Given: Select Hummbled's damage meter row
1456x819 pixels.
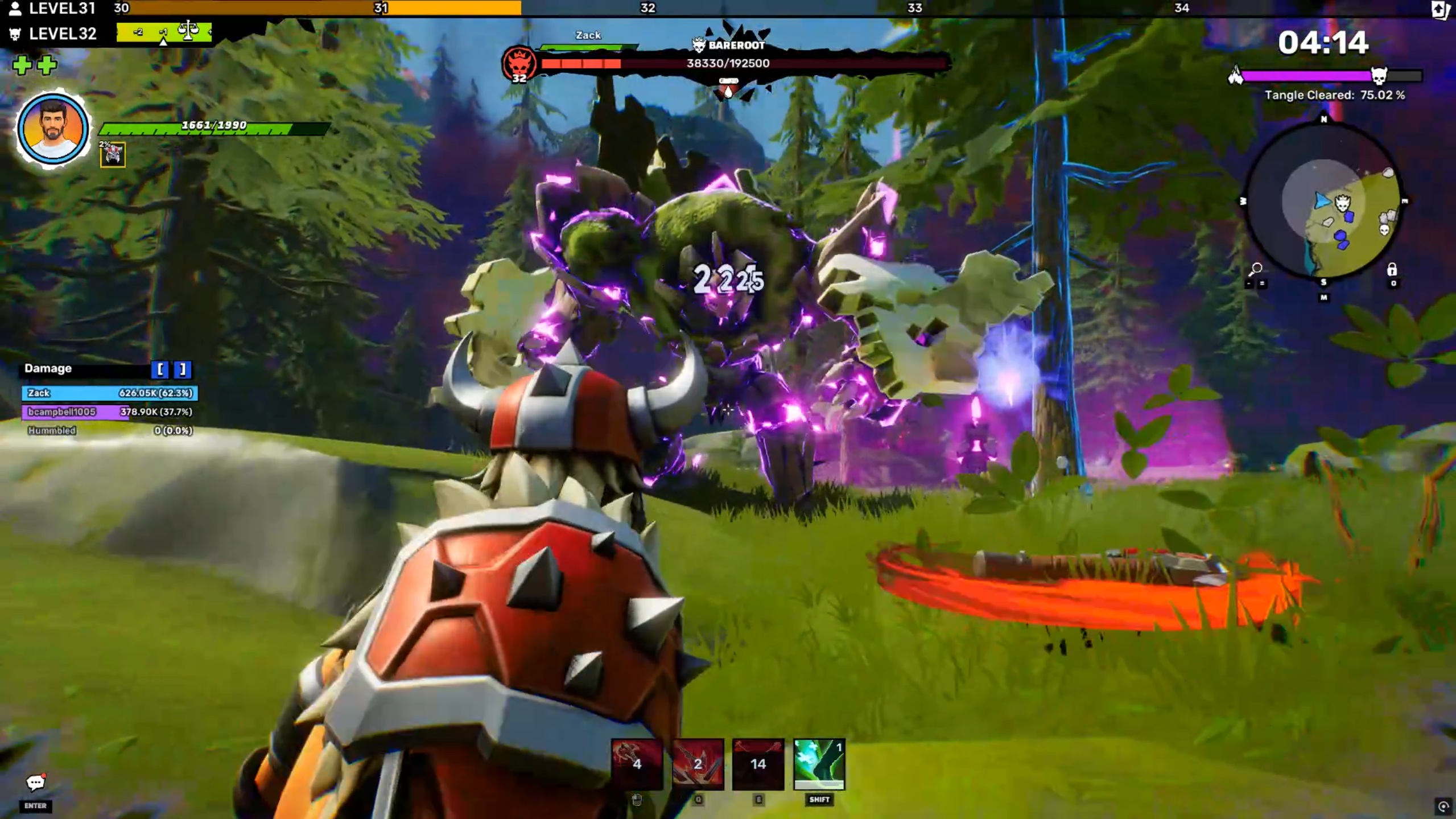Looking at the screenshot, I should click(x=110, y=430).
